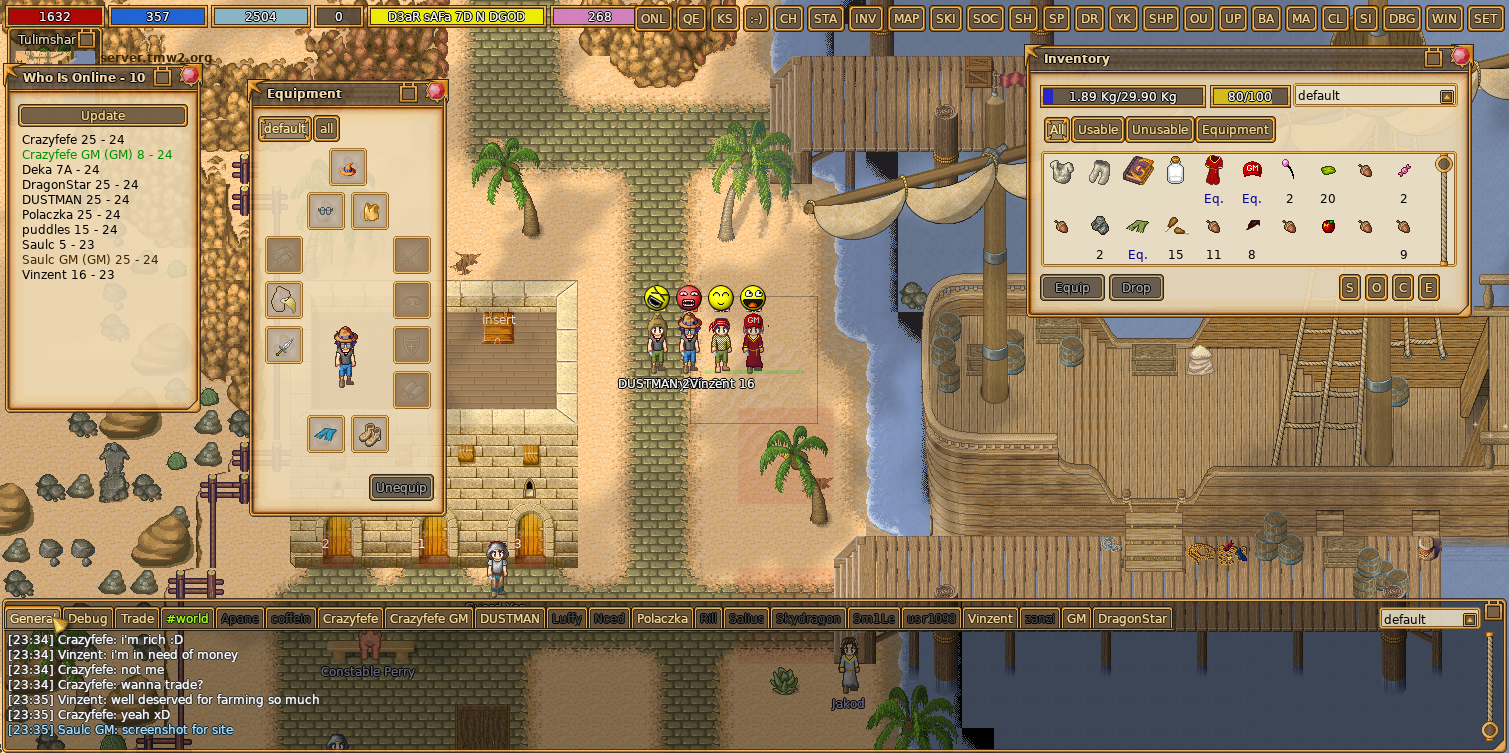Select the GM cap item in the inventory

(1252, 170)
